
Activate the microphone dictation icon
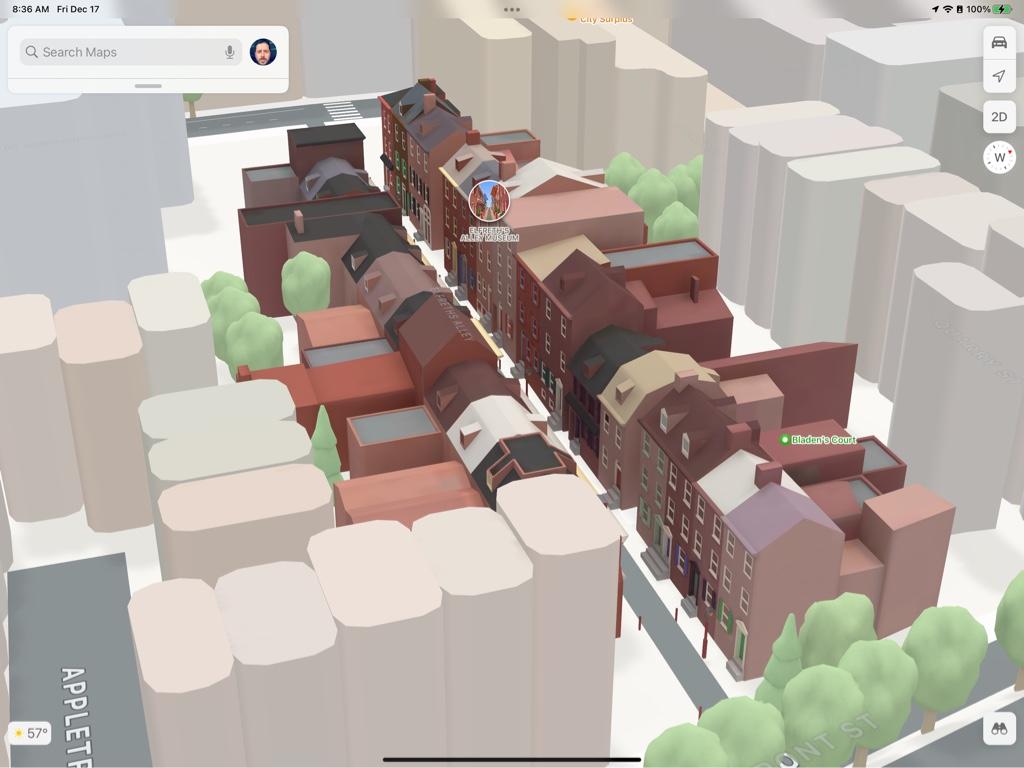[x=230, y=52]
